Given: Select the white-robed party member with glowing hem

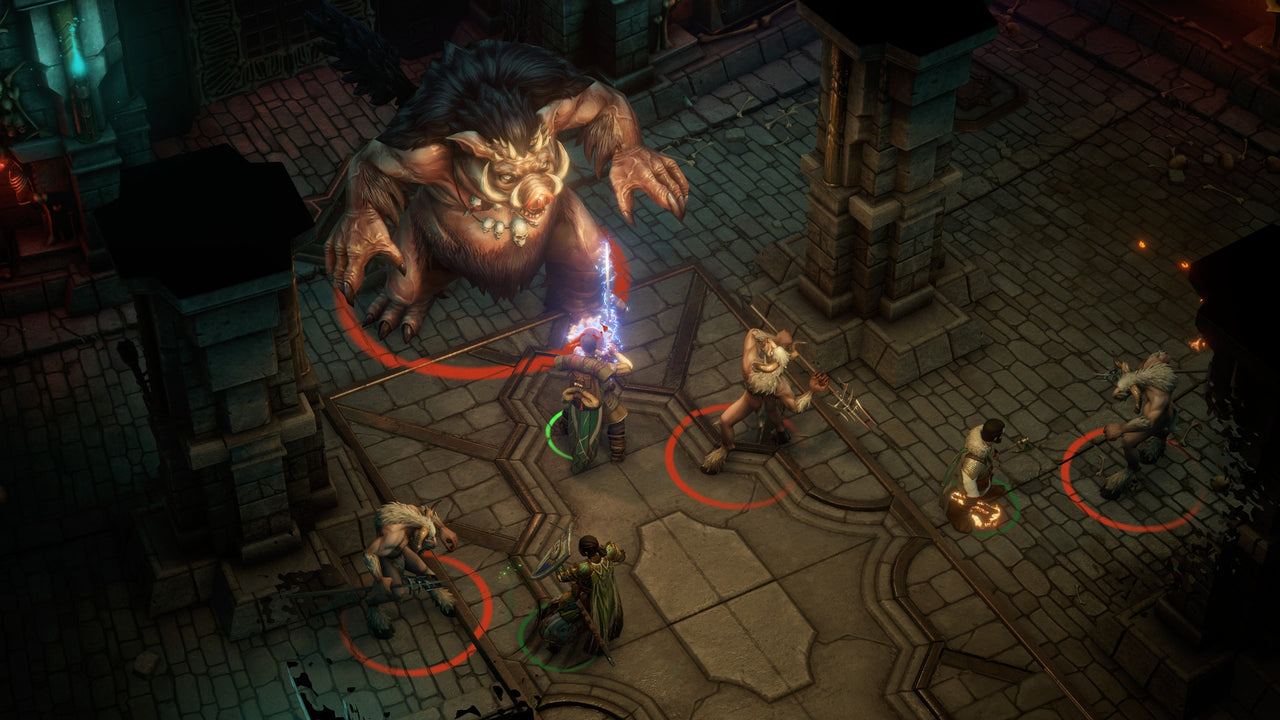Looking at the screenshot, I should [976, 478].
